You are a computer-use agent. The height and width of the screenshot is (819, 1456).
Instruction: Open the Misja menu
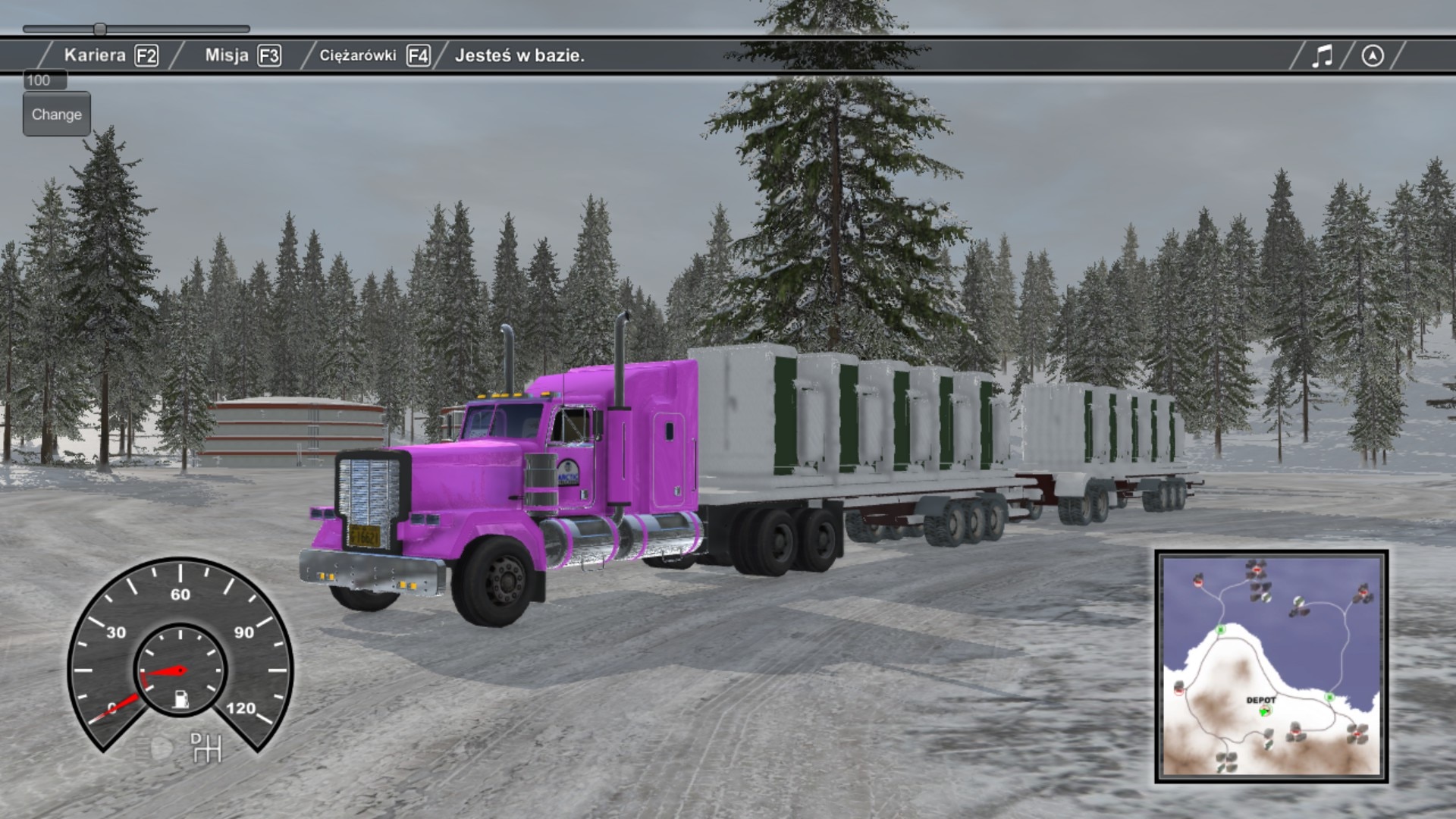coord(242,55)
